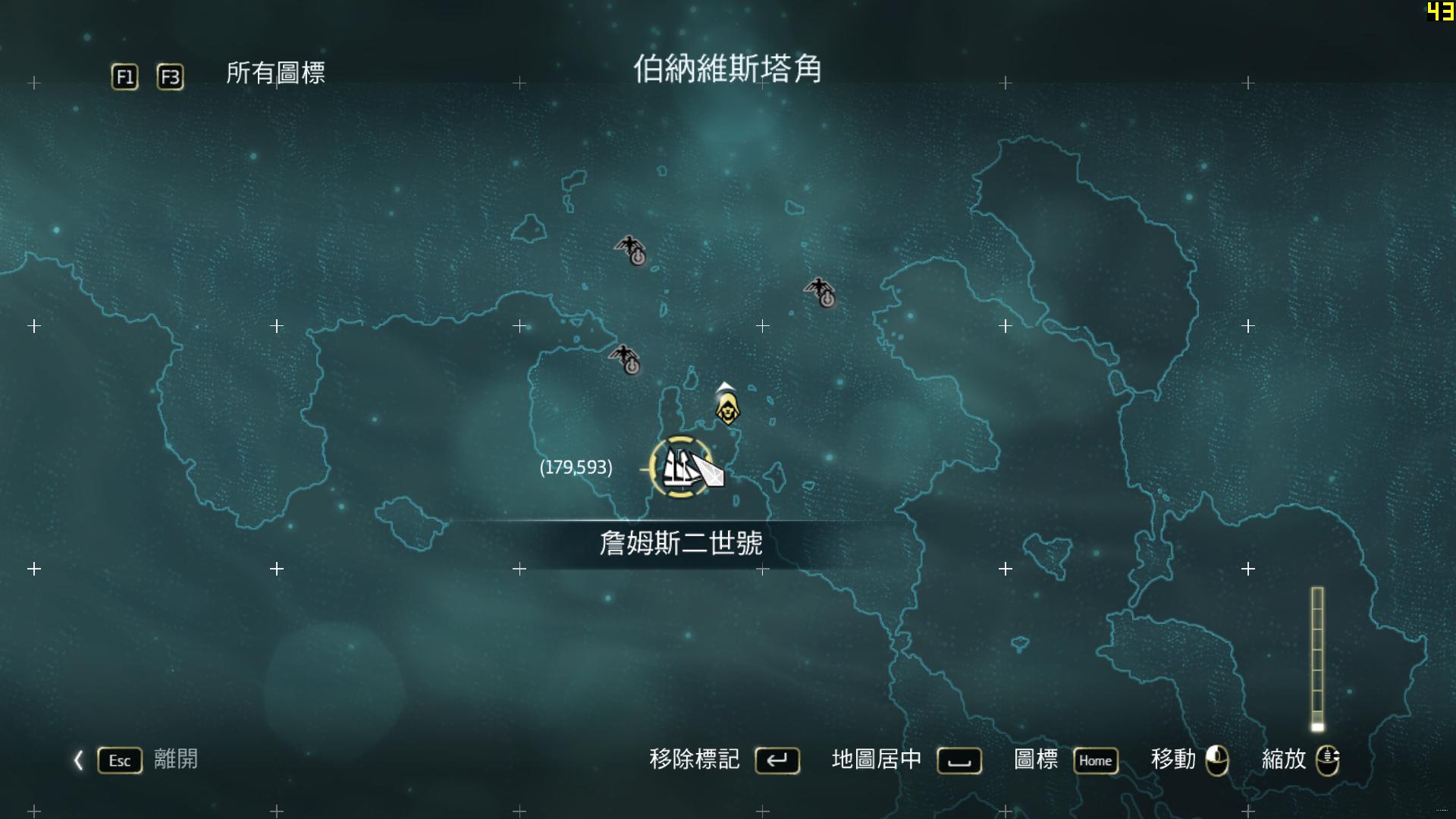Select the eagle viewpoint marker nearest the player
This screenshot has height=819, width=1456.
click(x=626, y=359)
